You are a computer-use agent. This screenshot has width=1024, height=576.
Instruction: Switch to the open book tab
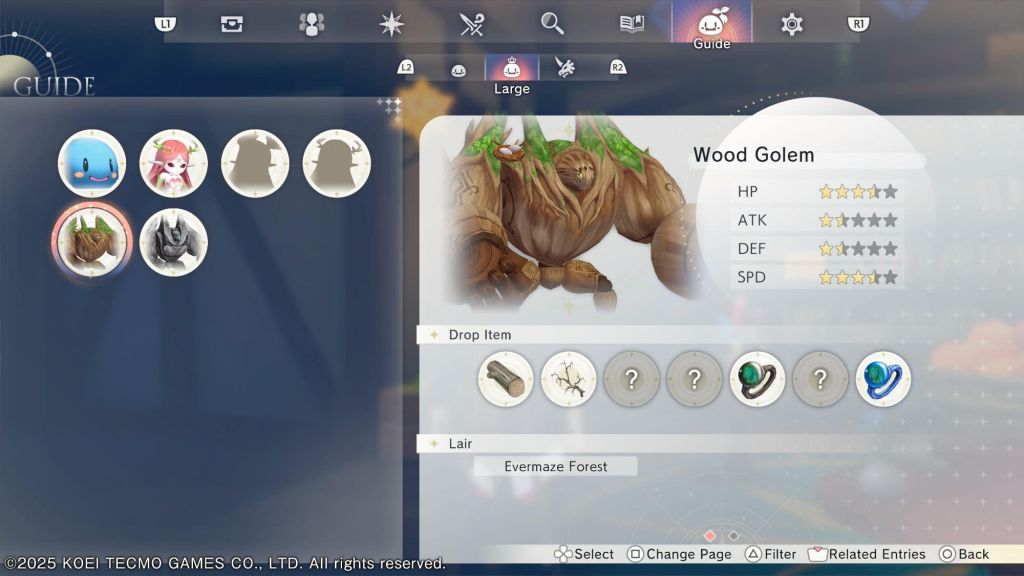[632, 24]
